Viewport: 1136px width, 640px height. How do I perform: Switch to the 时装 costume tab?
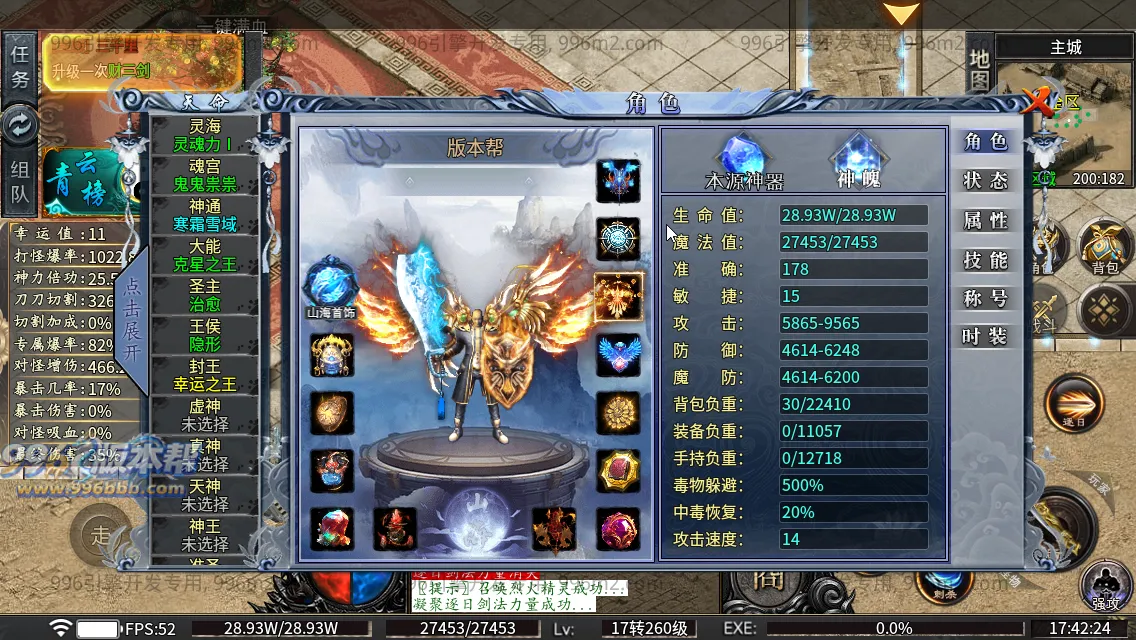(x=984, y=337)
